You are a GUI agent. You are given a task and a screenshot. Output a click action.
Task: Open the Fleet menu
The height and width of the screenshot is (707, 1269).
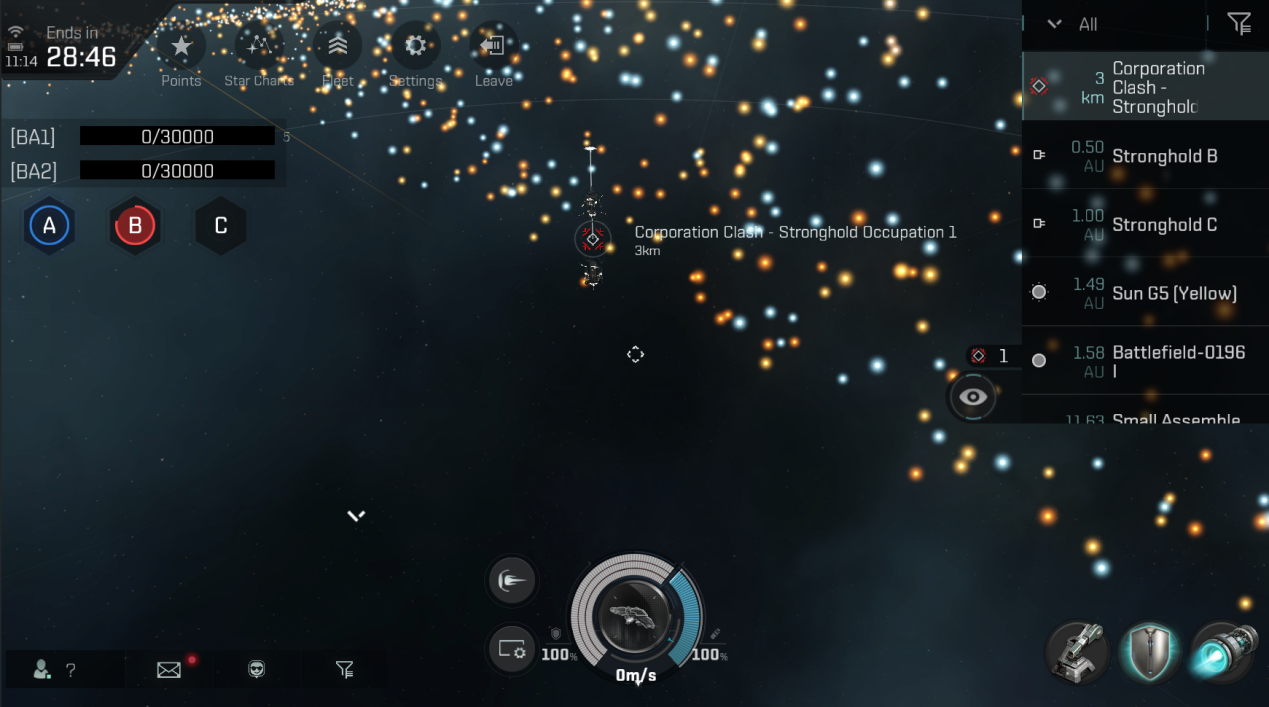coord(338,47)
